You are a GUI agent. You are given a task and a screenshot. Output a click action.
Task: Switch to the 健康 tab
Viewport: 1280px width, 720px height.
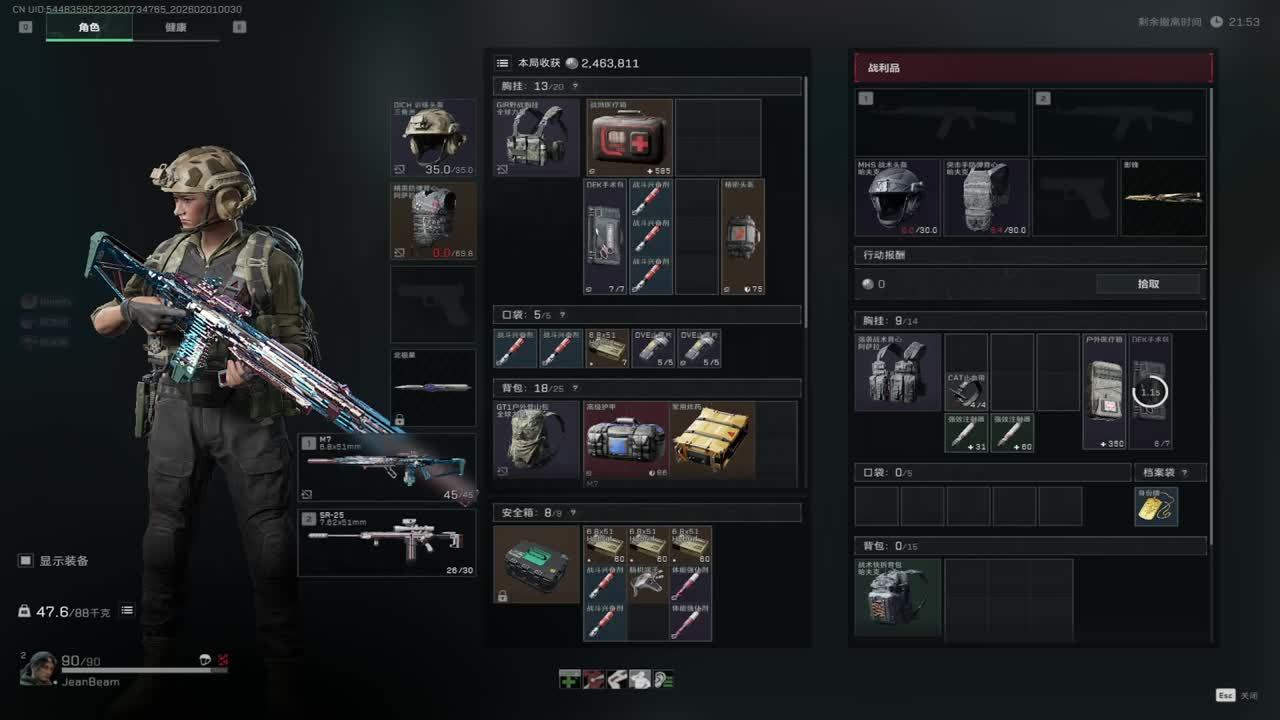pyautogui.click(x=176, y=27)
